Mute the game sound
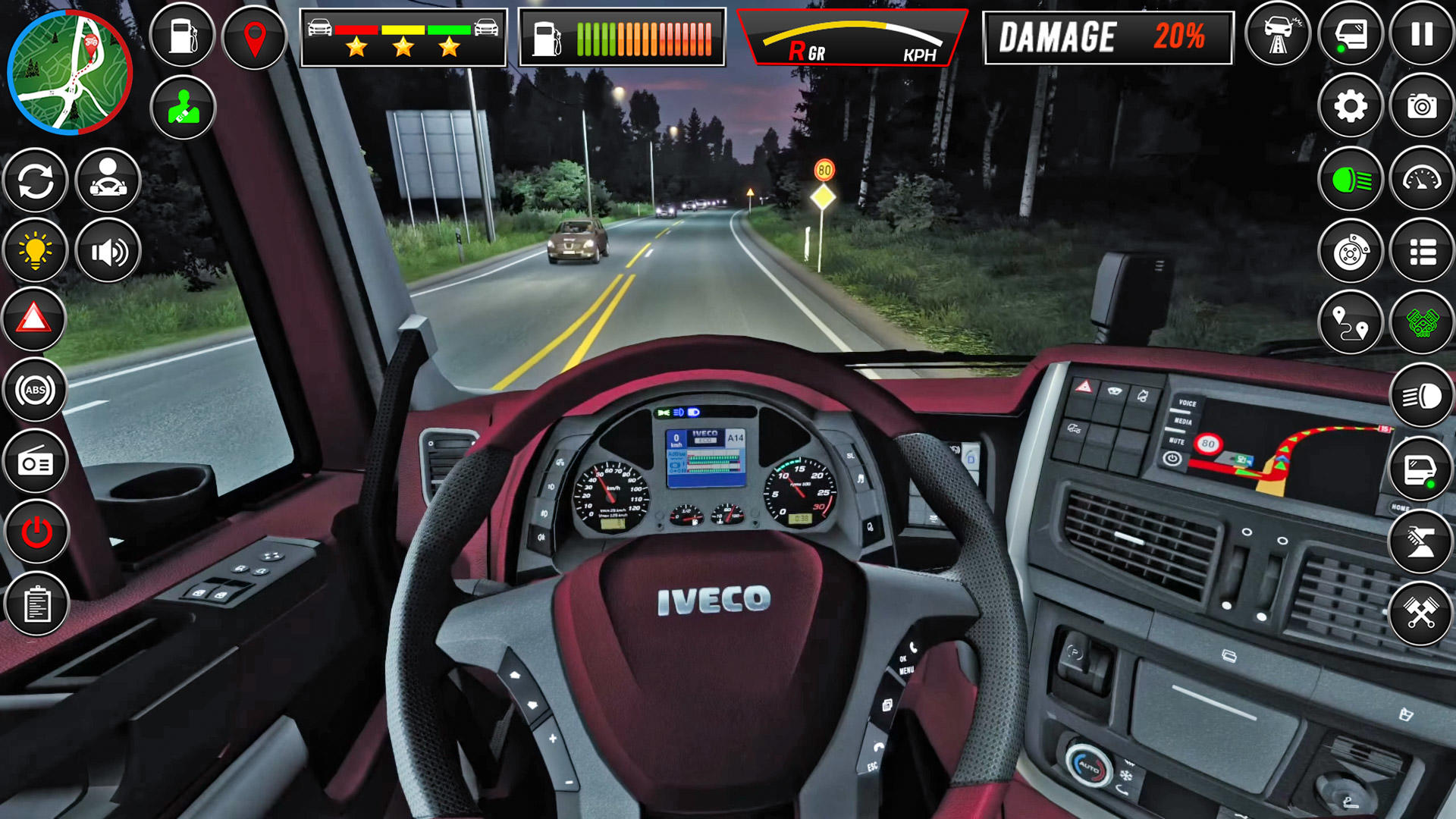Image resolution: width=1456 pixels, height=819 pixels. (108, 250)
